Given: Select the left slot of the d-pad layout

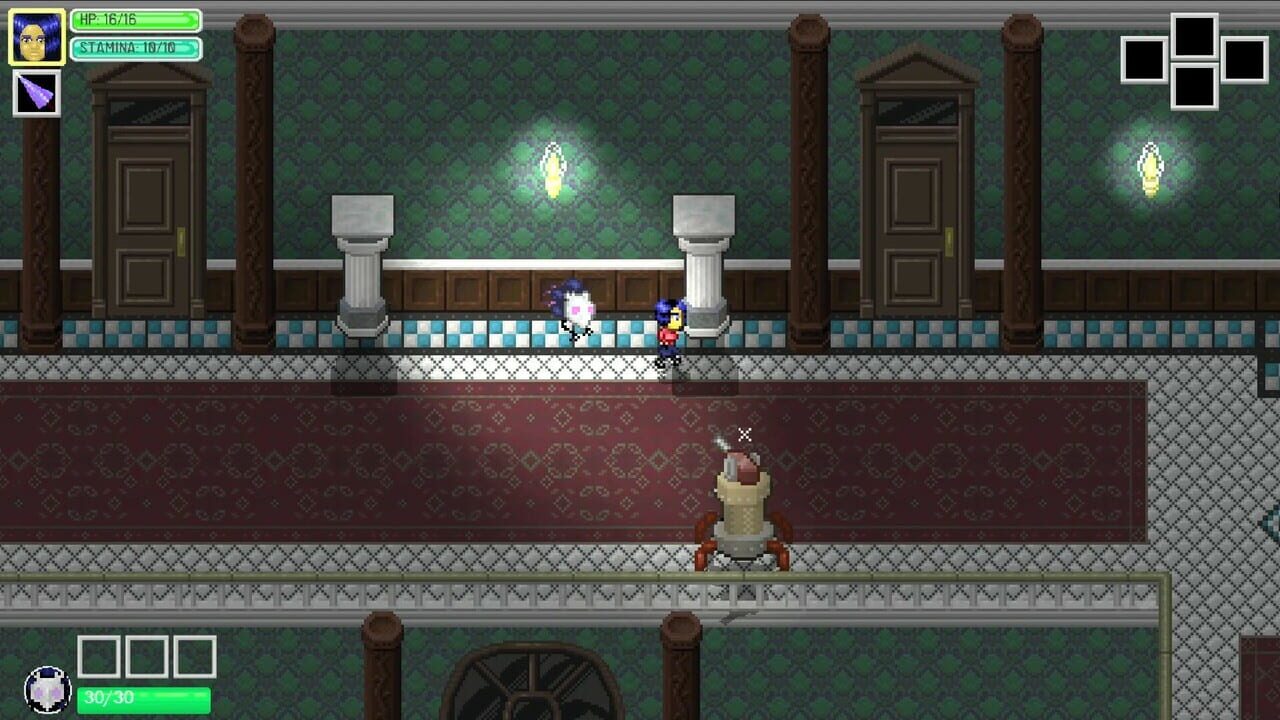Looking at the screenshot, I should tap(1142, 60).
